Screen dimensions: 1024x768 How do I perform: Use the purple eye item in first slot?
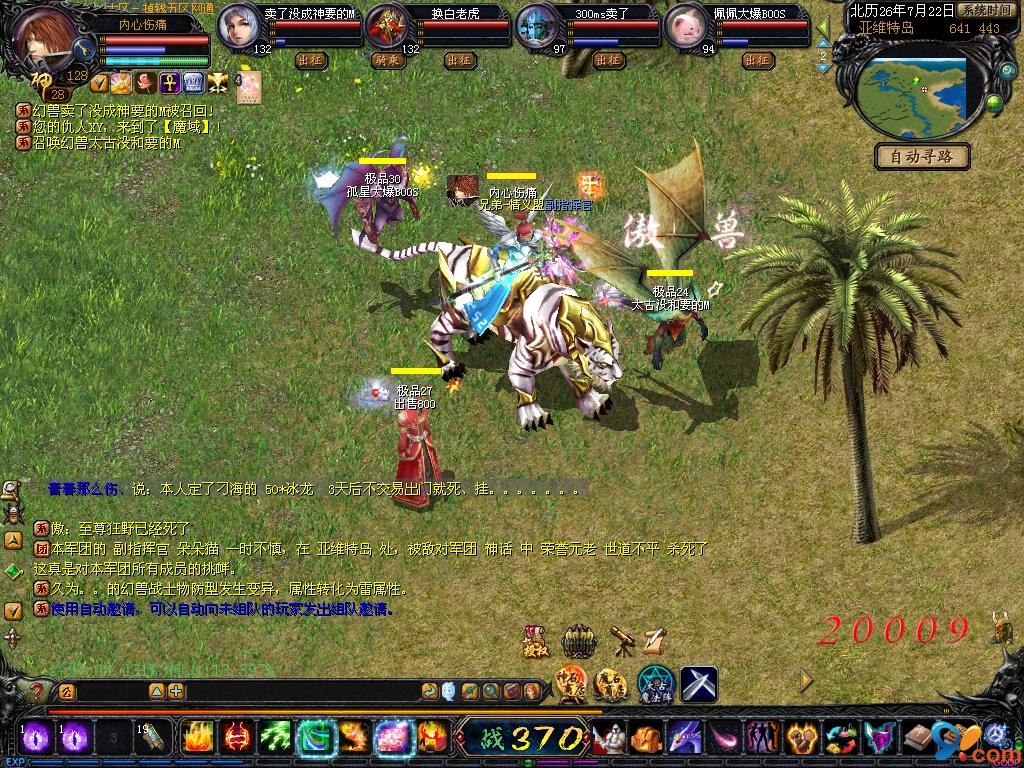[x=37, y=738]
